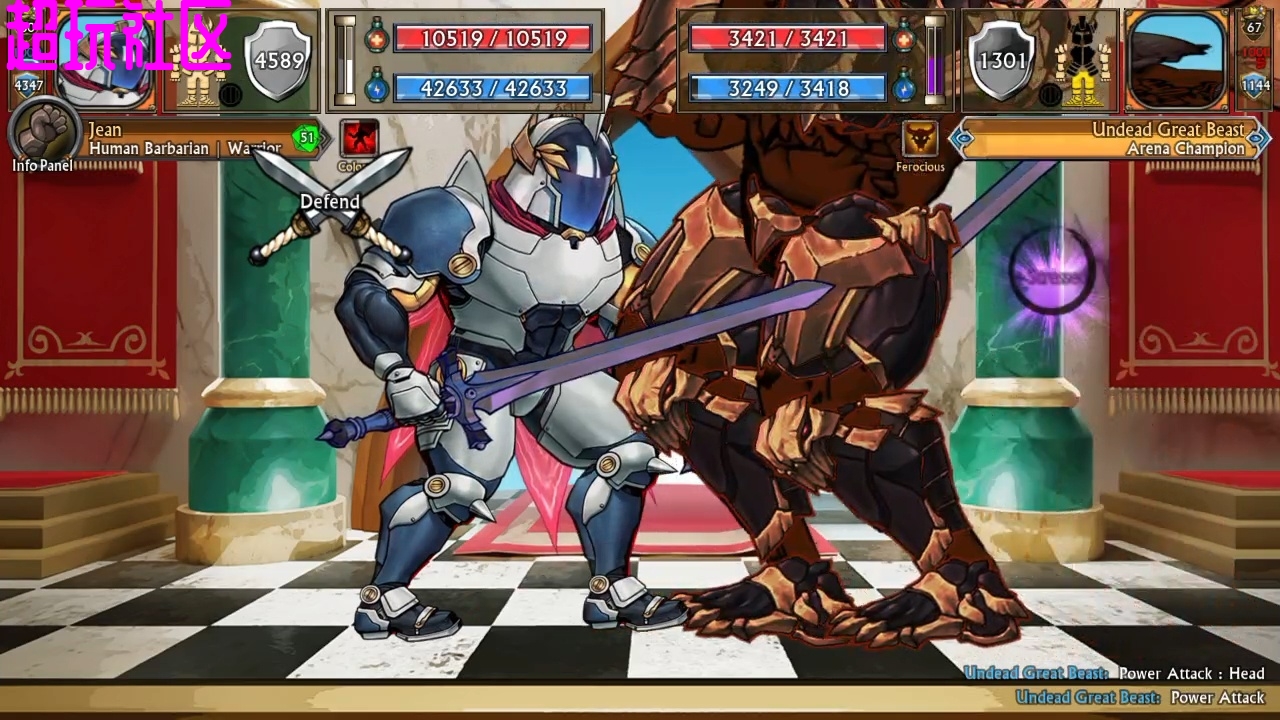Select the enemy's red health potion icon

coord(905,37)
